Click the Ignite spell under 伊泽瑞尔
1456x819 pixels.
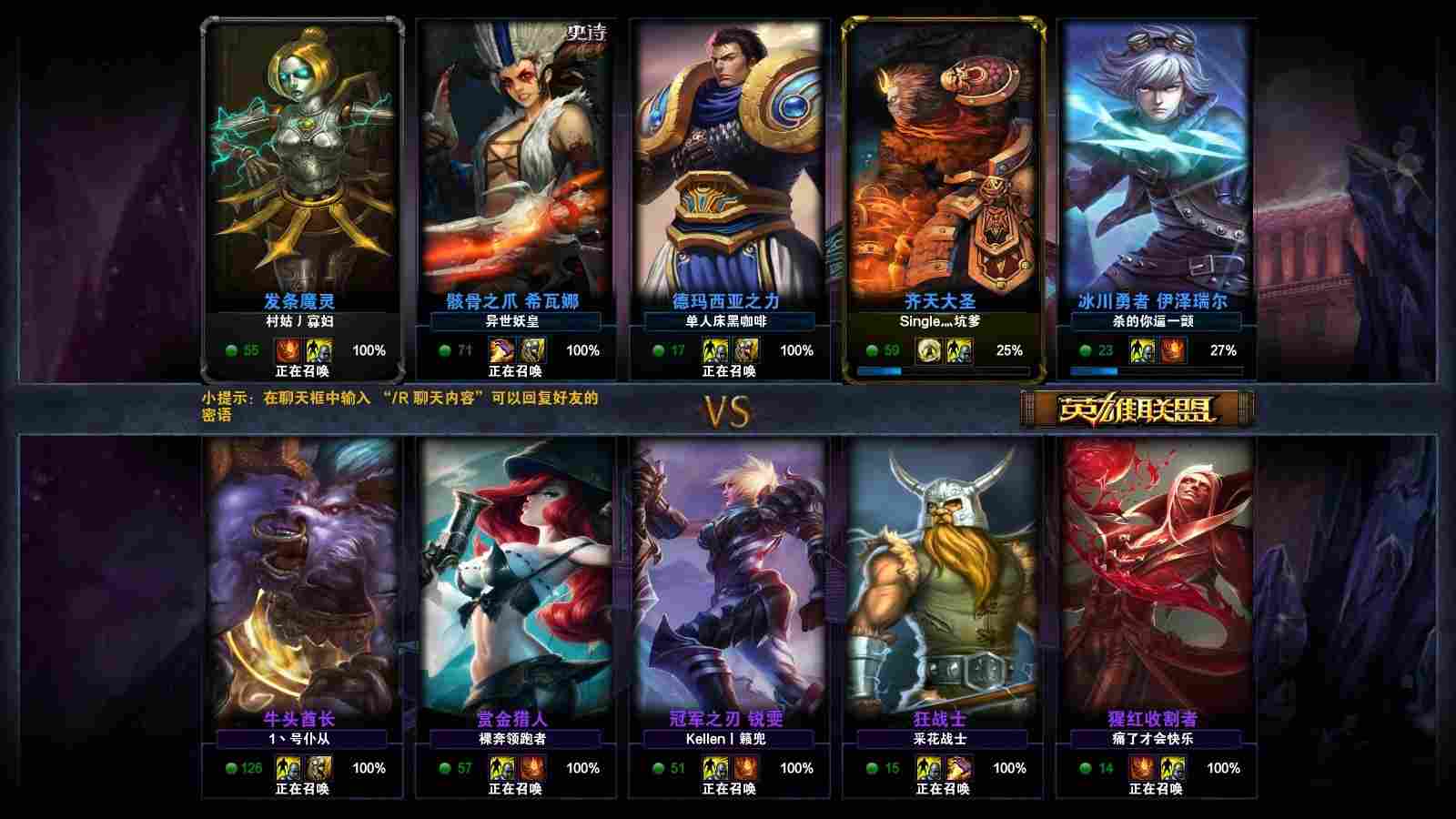point(1173,350)
